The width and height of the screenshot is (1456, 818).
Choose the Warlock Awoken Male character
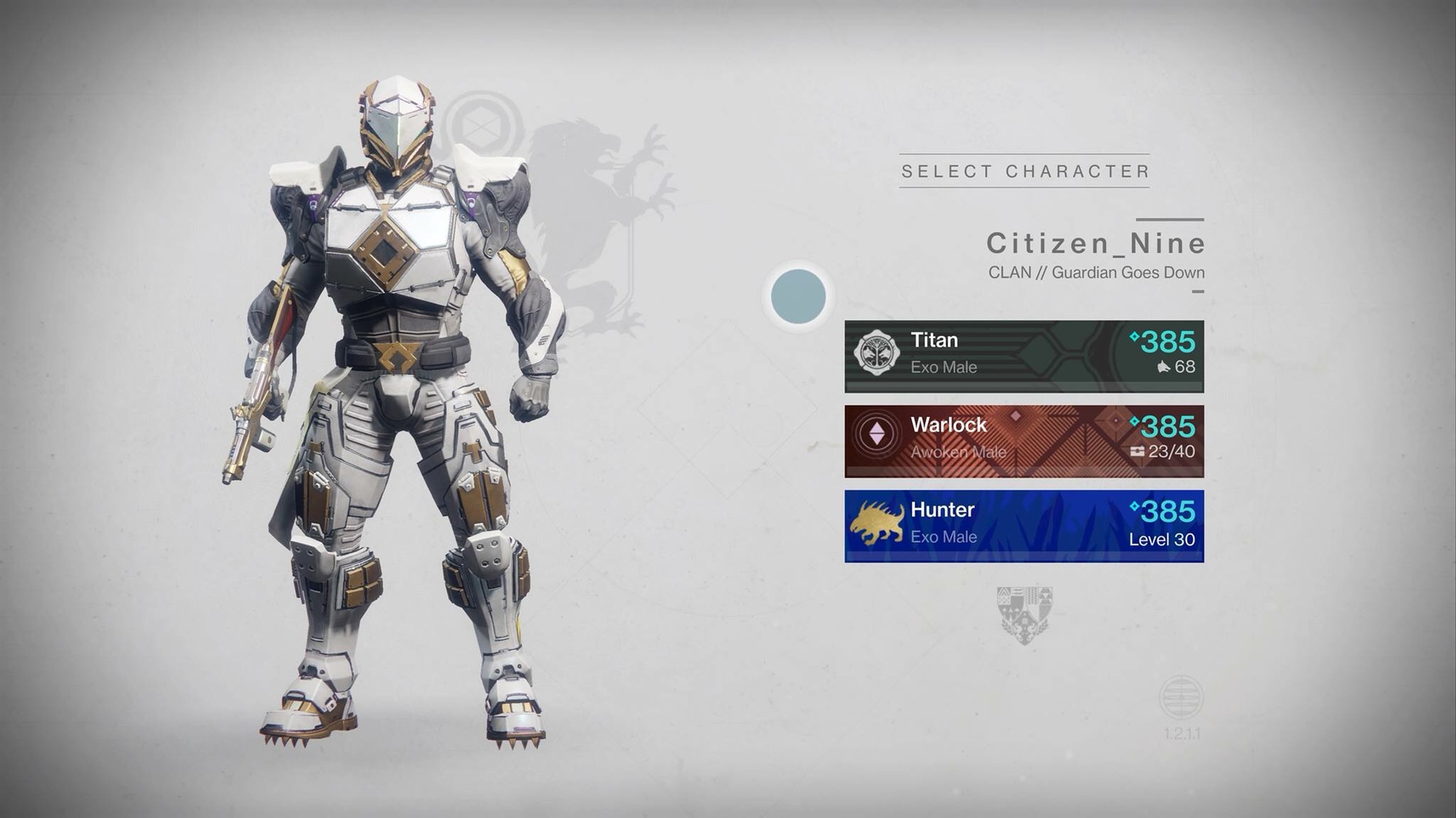[x=1024, y=441]
